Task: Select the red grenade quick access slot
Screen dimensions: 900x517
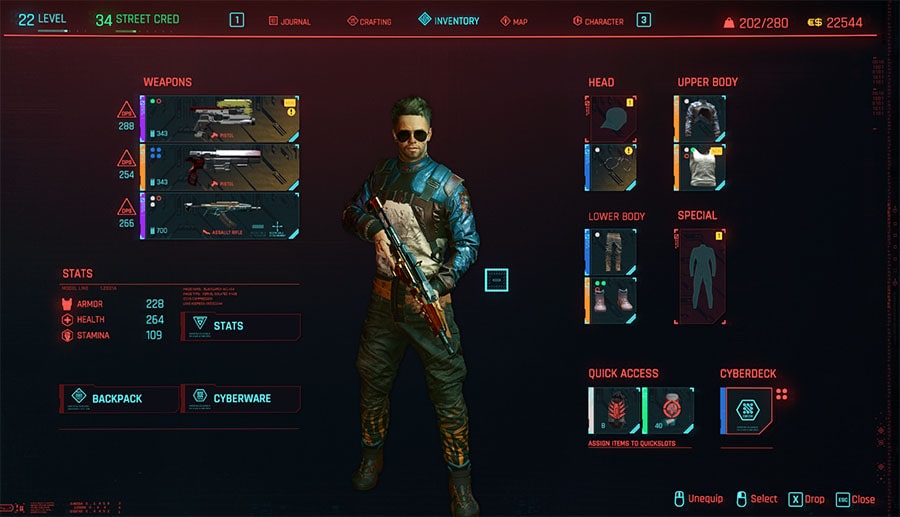Action: pos(612,411)
